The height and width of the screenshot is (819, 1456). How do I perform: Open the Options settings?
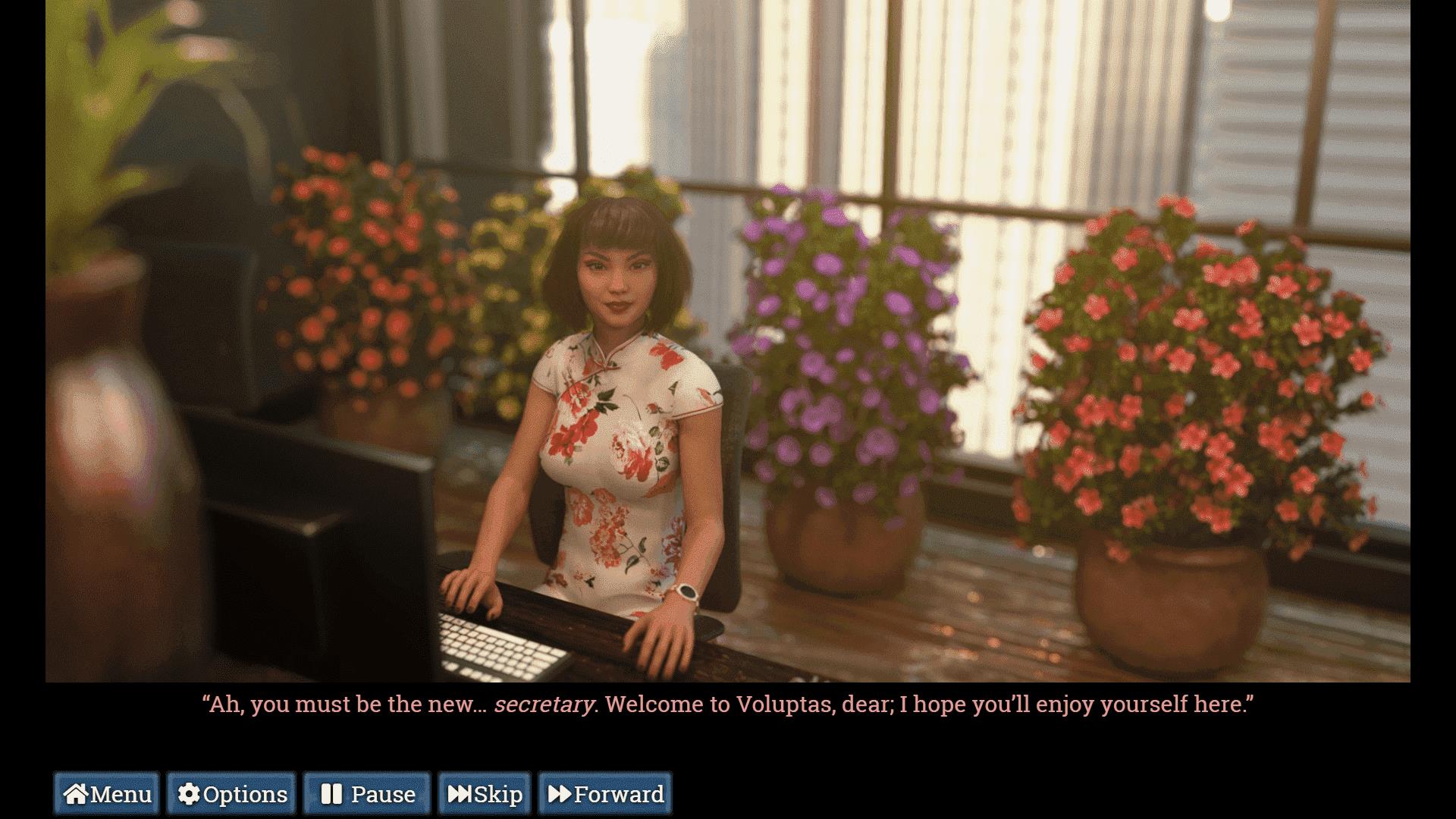(231, 794)
